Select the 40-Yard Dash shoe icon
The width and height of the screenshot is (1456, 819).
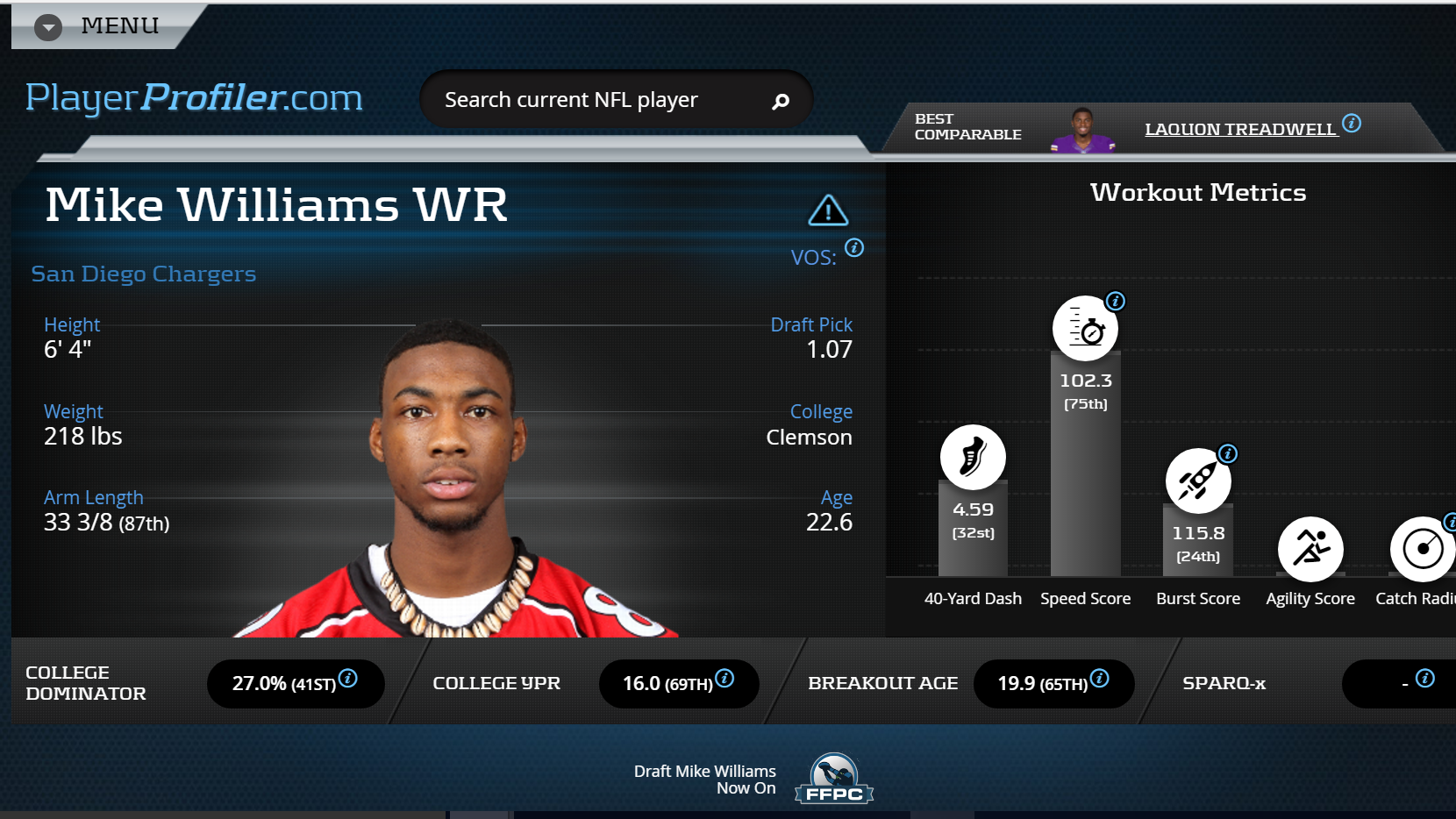(973, 457)
